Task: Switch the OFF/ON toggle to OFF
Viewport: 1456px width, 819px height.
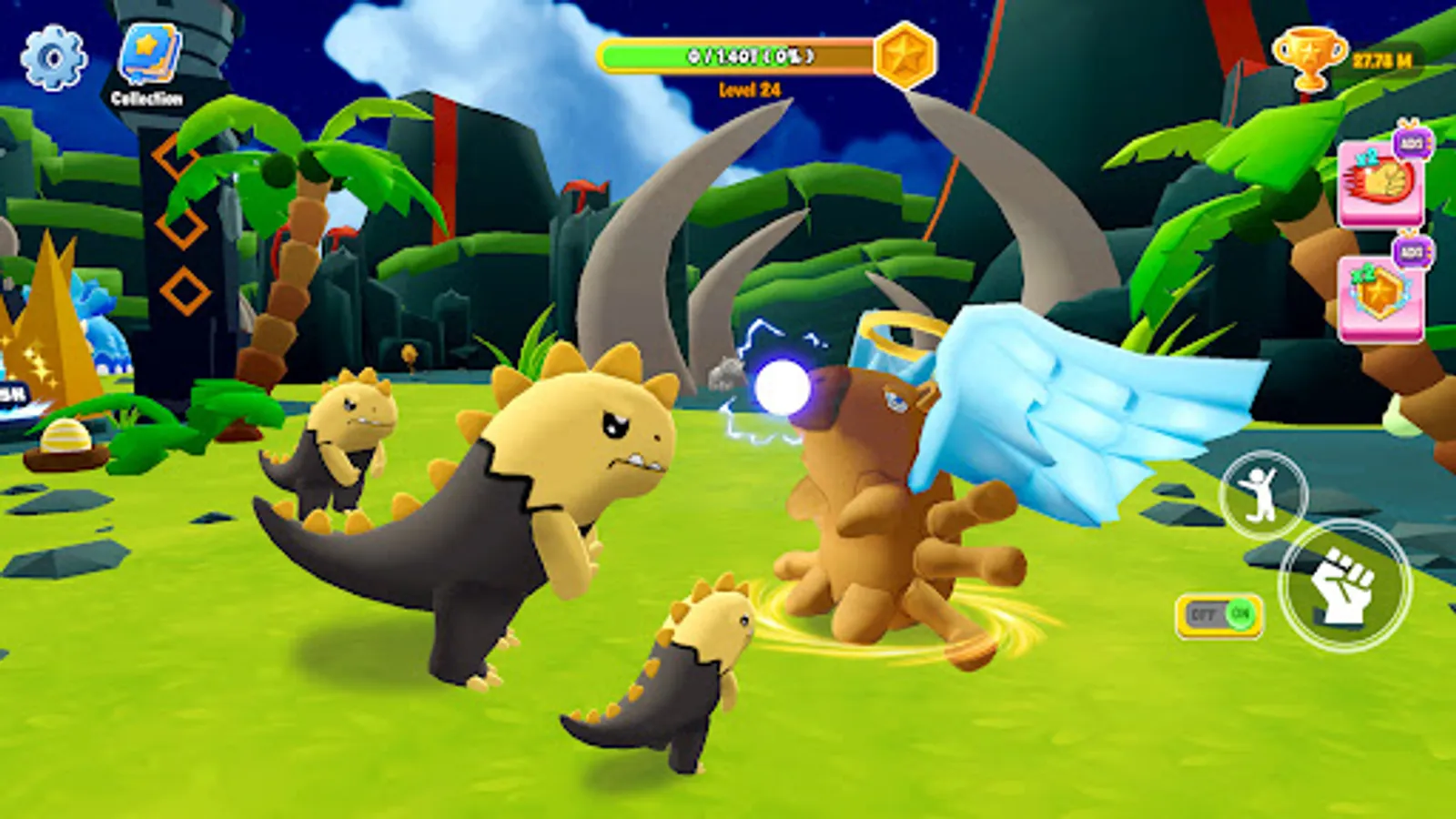Action: 1203,615
